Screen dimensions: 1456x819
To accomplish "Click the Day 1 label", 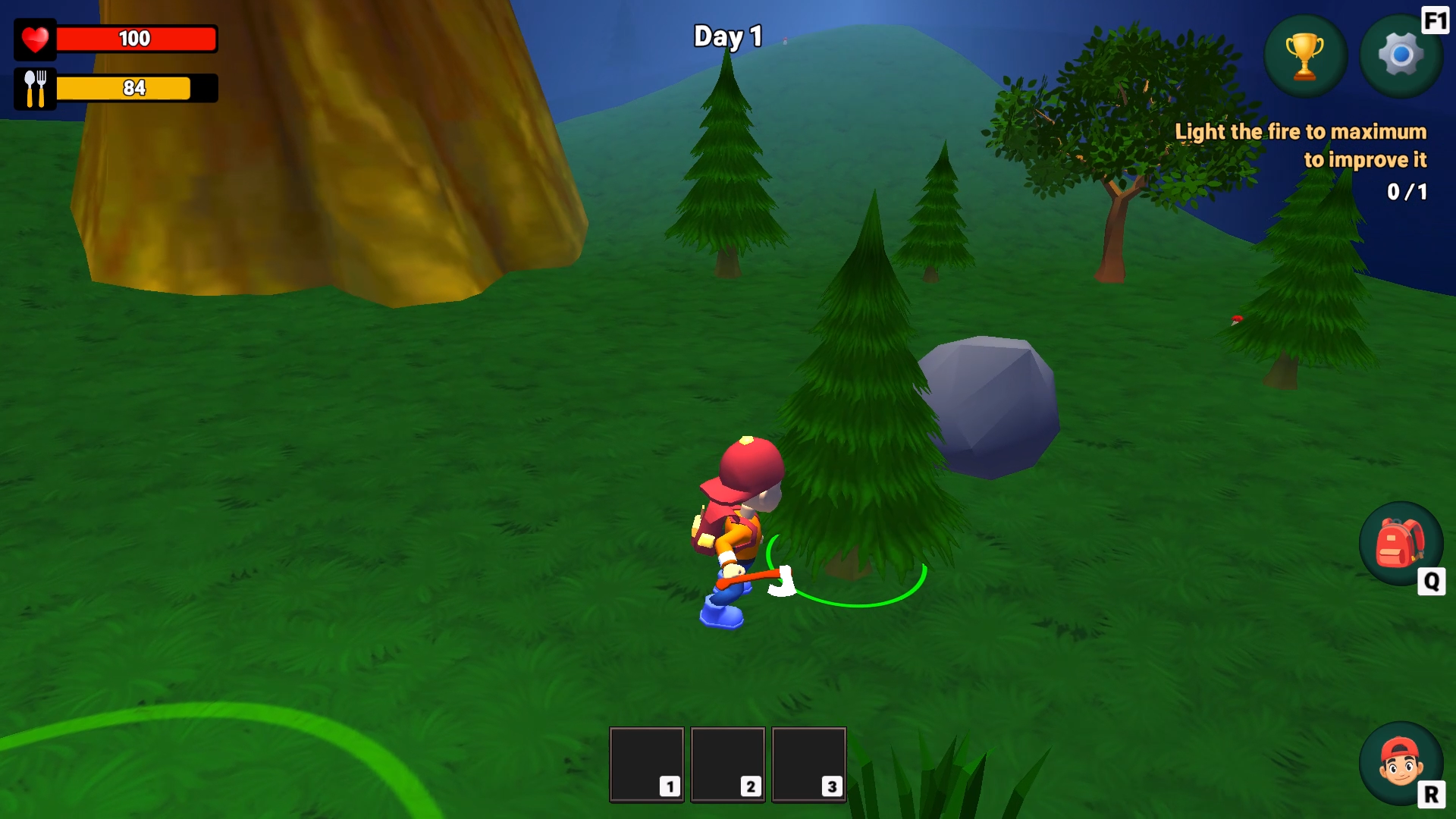I will (726, 36).
